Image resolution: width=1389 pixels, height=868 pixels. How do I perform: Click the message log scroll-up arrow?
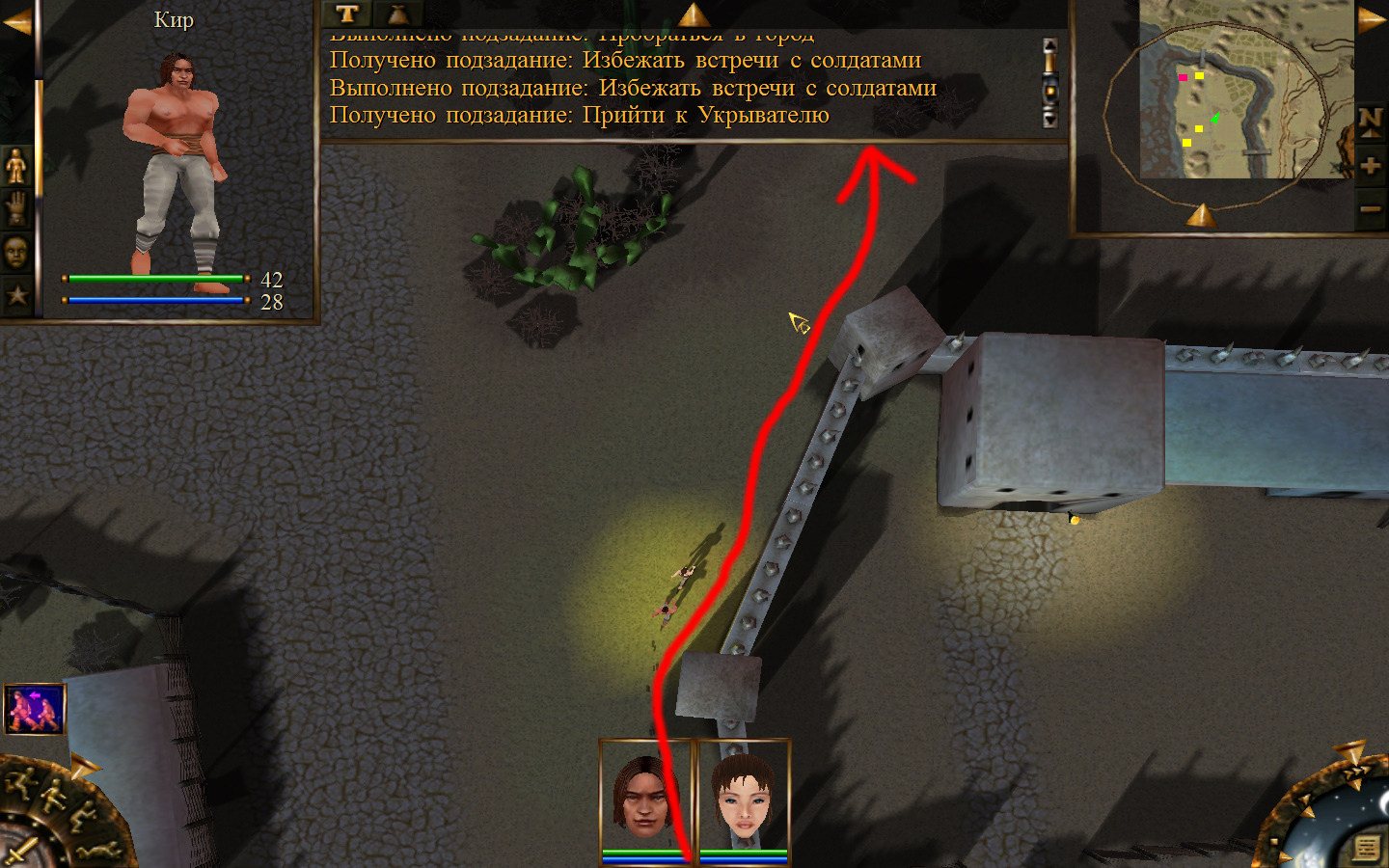(1050, 46)
